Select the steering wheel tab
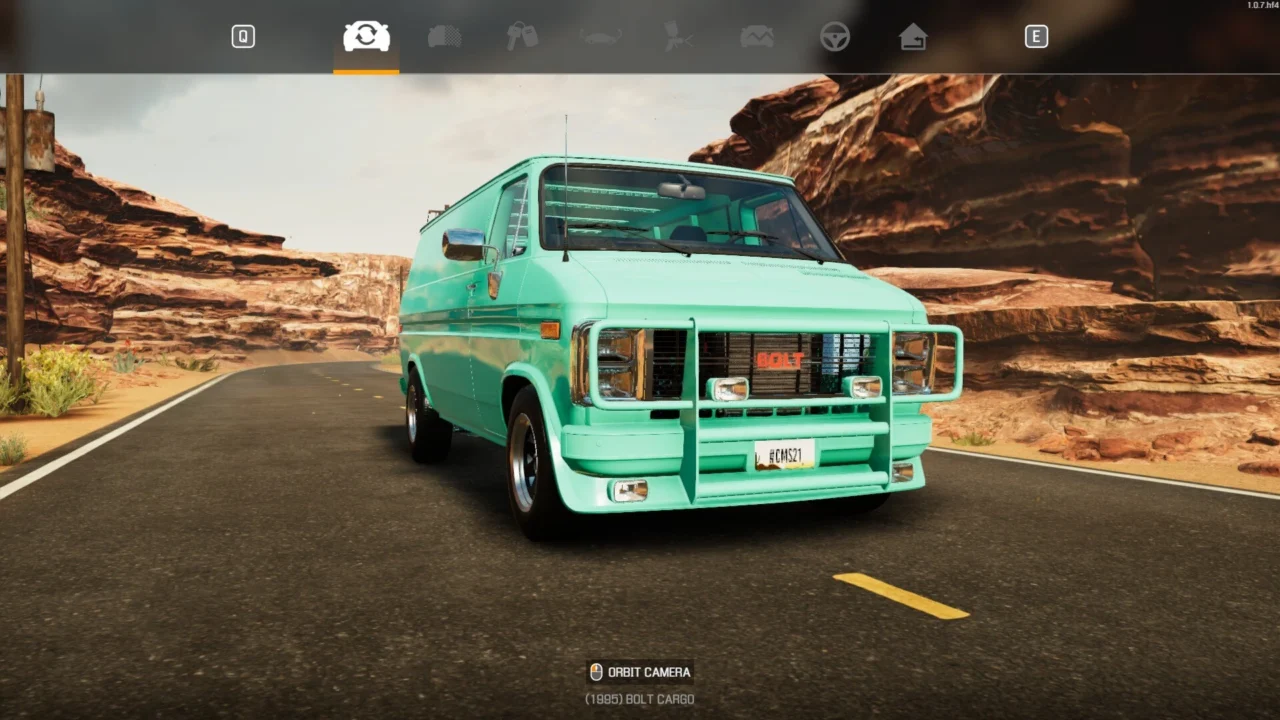This screenshot has height=720, width=1280. 834,37
